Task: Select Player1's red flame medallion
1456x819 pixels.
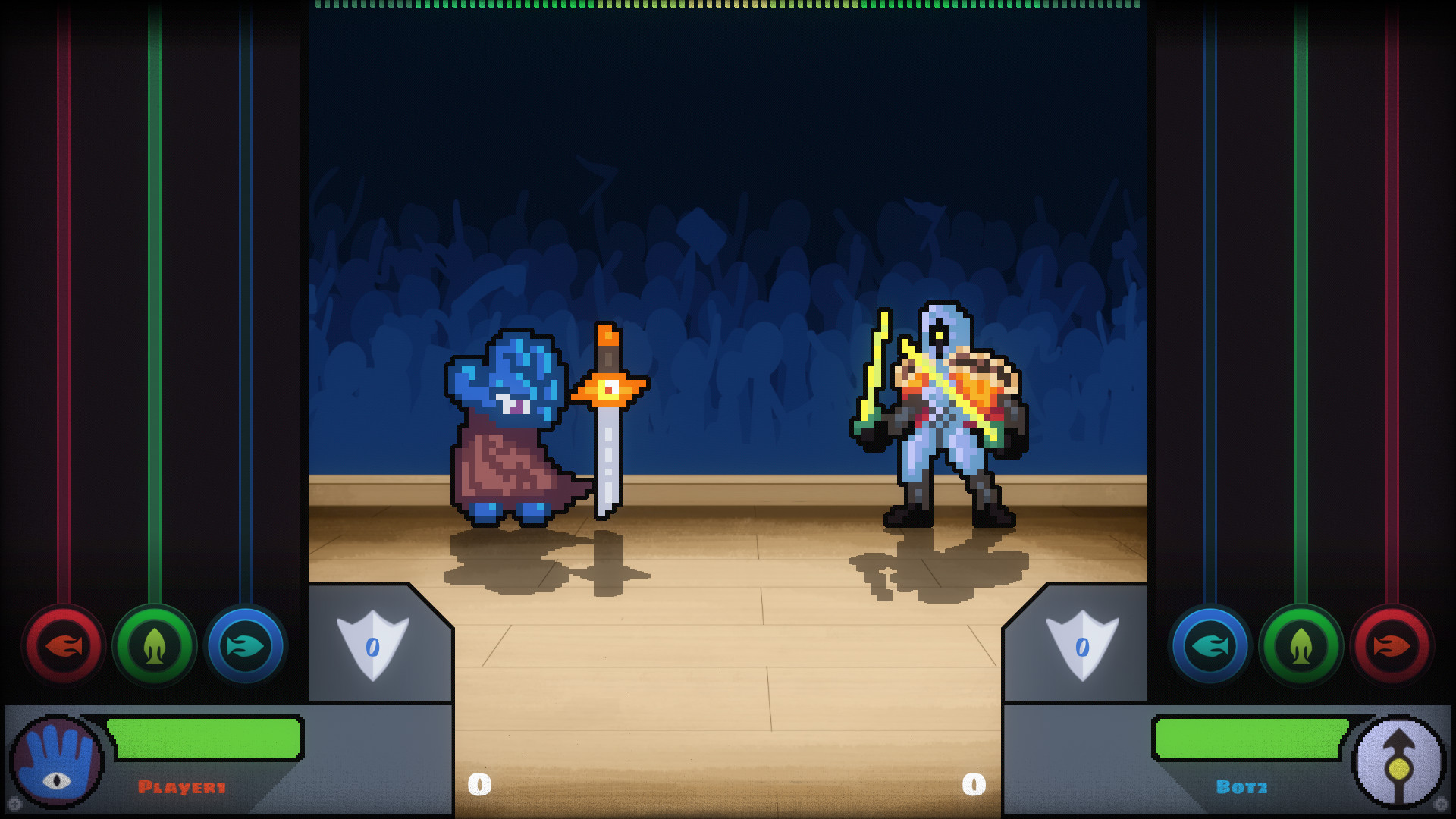Action: pos(64,647)
